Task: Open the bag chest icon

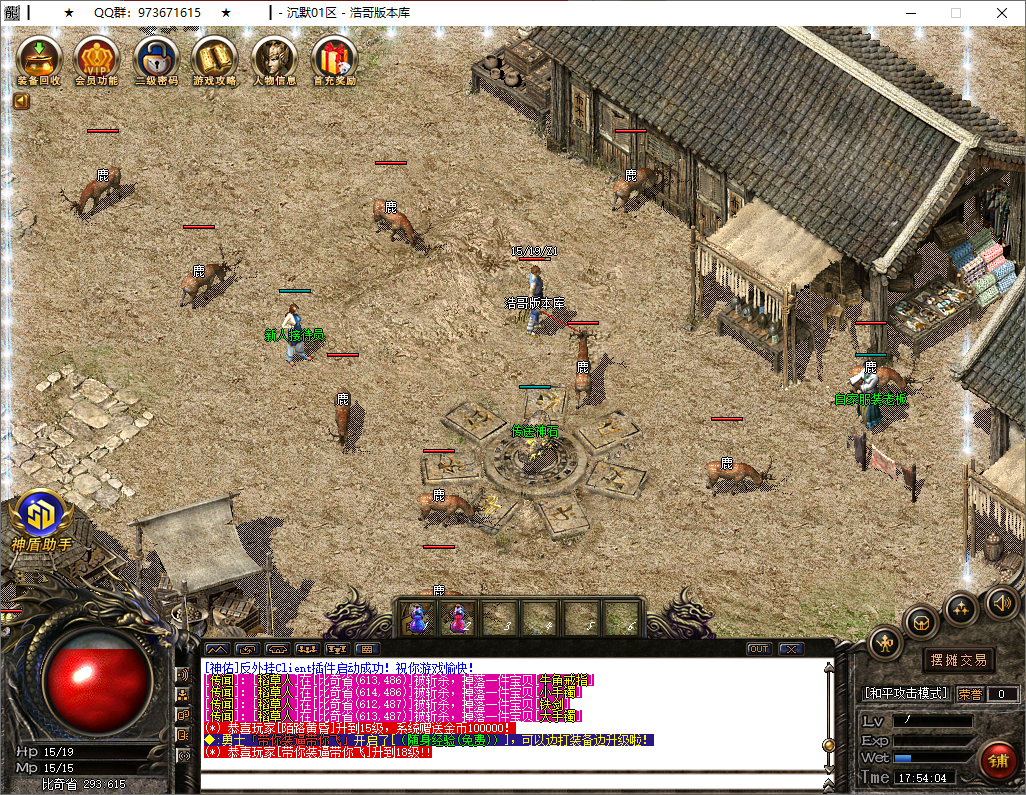Action: (921, 622)
